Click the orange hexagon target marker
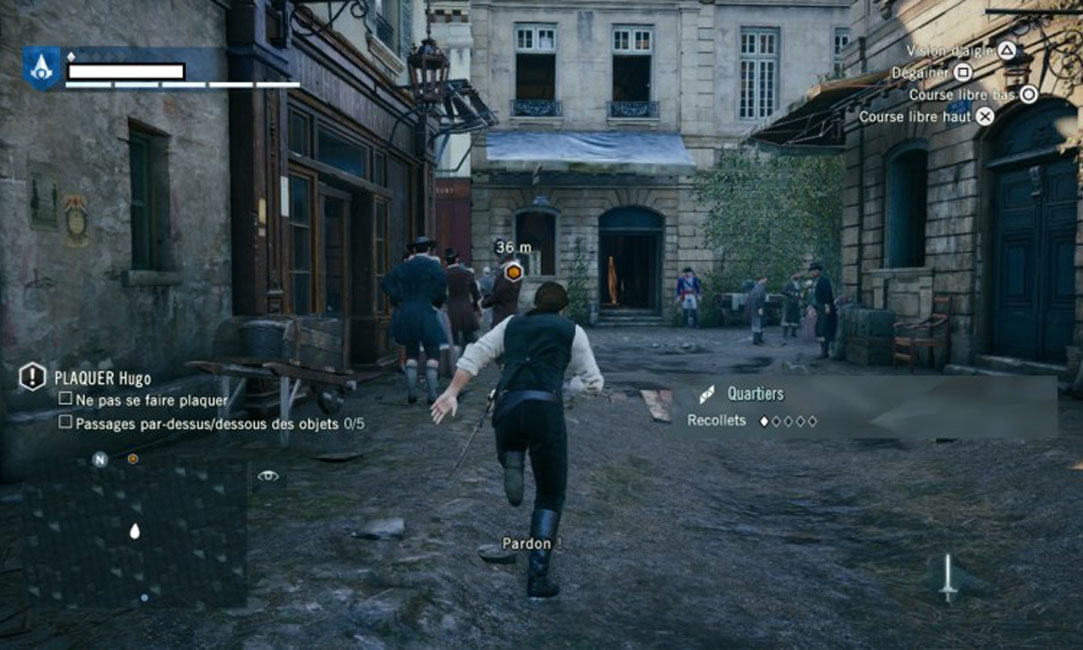This screenshot has height=650, width=1083. pos(513,271)
